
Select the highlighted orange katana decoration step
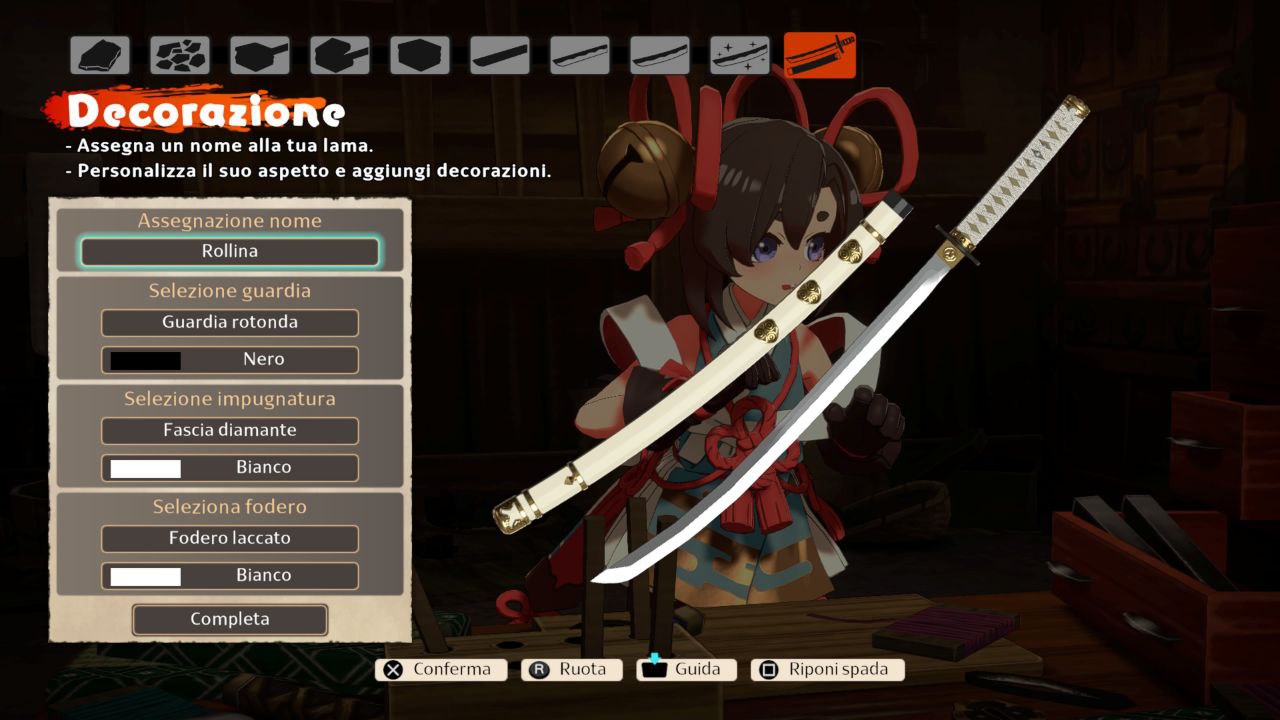[x=820, y=55]
